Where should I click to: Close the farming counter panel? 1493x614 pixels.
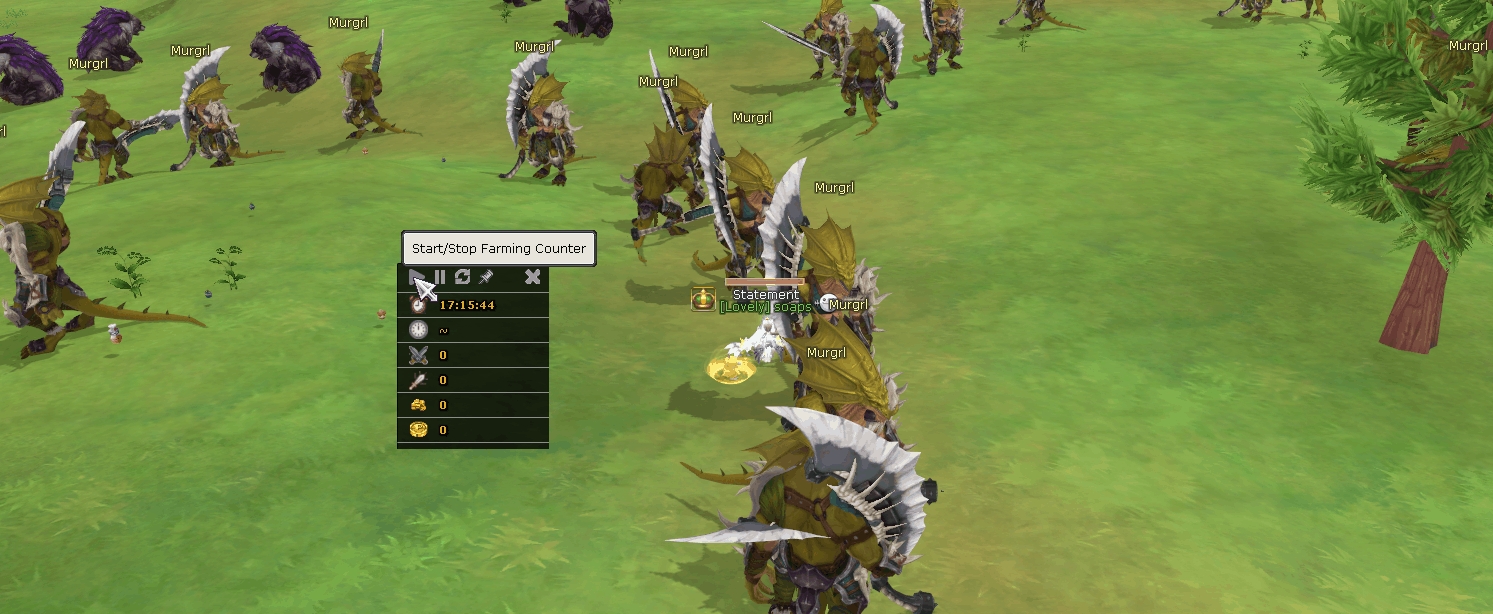click(532, 277)
